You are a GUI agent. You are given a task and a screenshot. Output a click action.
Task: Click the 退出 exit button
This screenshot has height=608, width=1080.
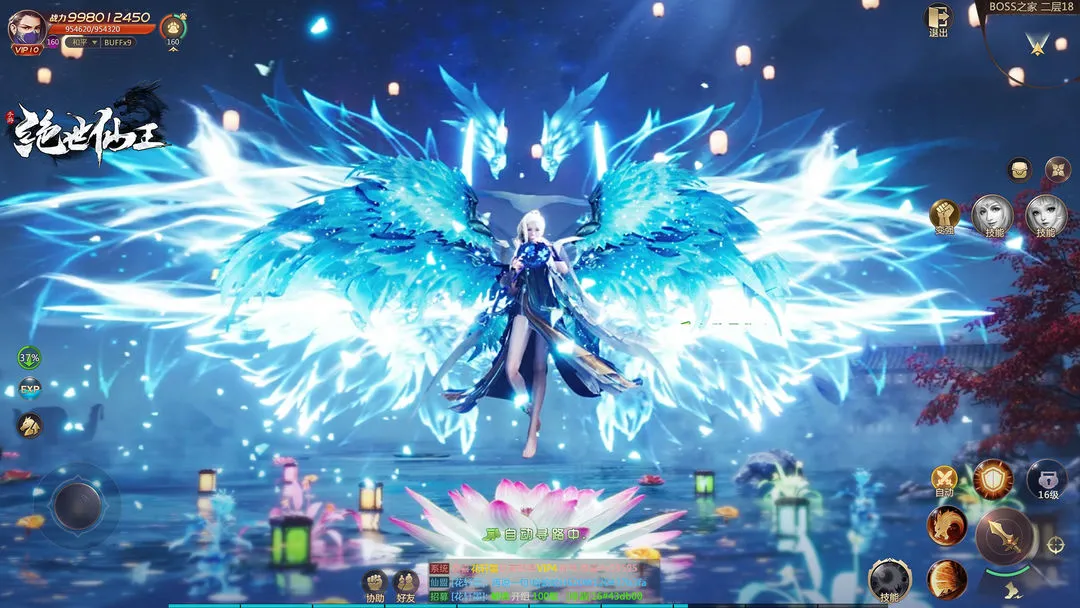pos(938,19)
